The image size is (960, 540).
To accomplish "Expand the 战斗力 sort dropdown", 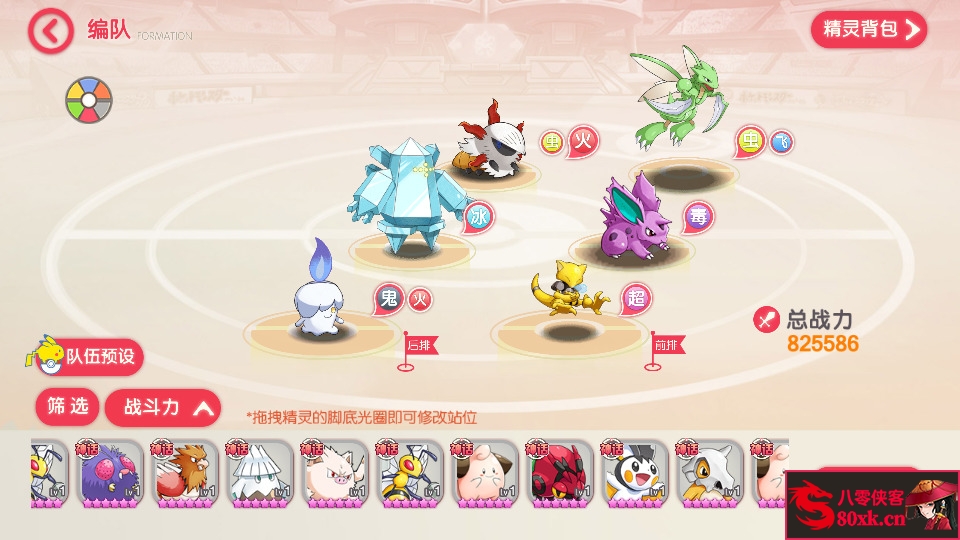I will (163, 407).
